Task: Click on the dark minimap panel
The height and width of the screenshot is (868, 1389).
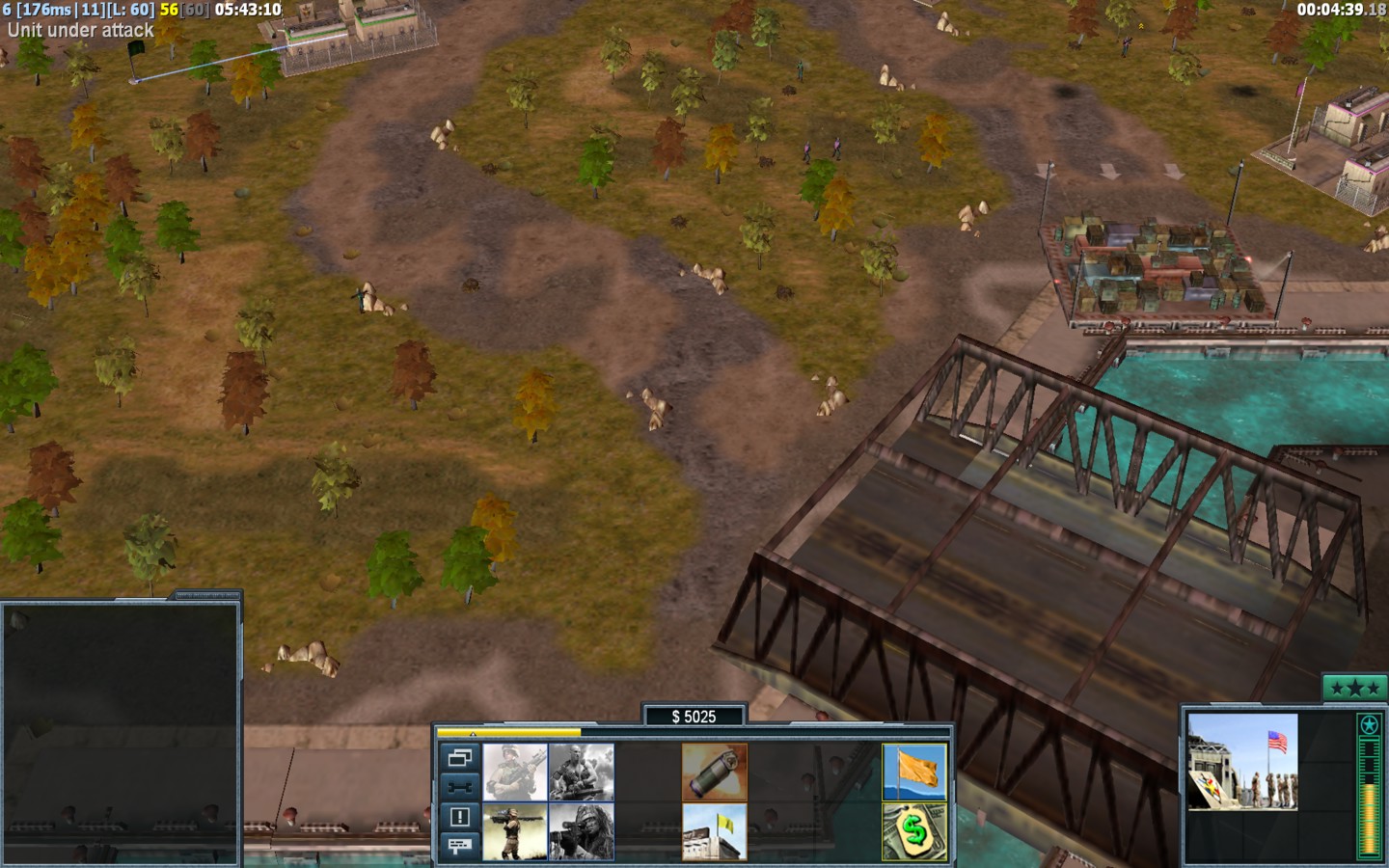Action: coord(121,733)
